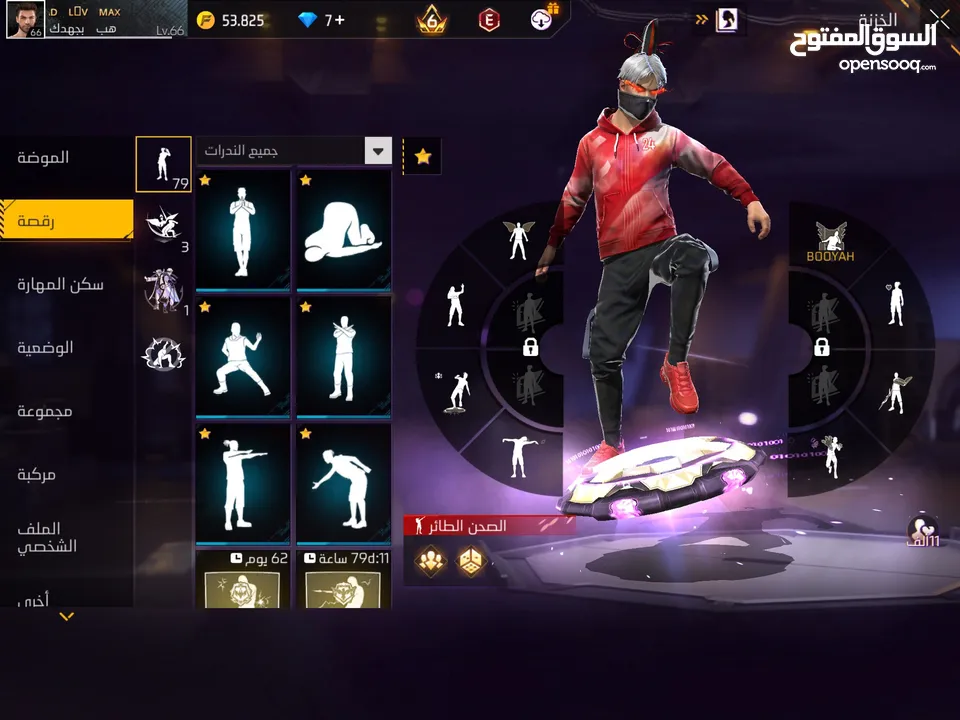The width and height of the screenshot is (960, 720).
Task: Select the BOOYAH emote wheel slot
Action: click(x=831, y=243)
